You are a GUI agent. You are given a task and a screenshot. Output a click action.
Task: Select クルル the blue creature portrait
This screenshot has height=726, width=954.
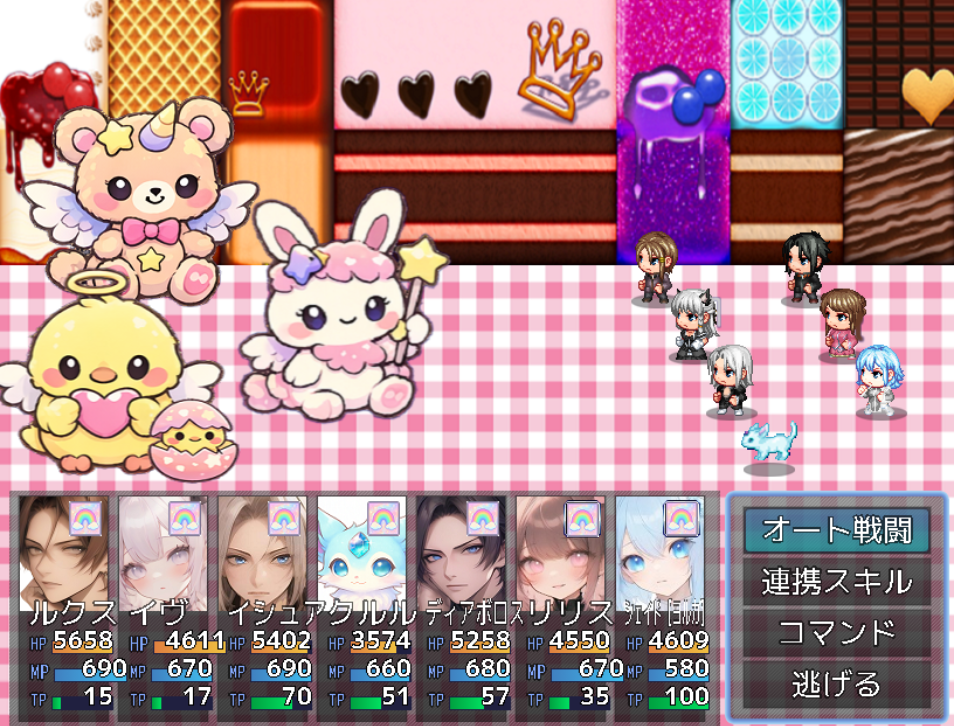click(x=362, y=553)
